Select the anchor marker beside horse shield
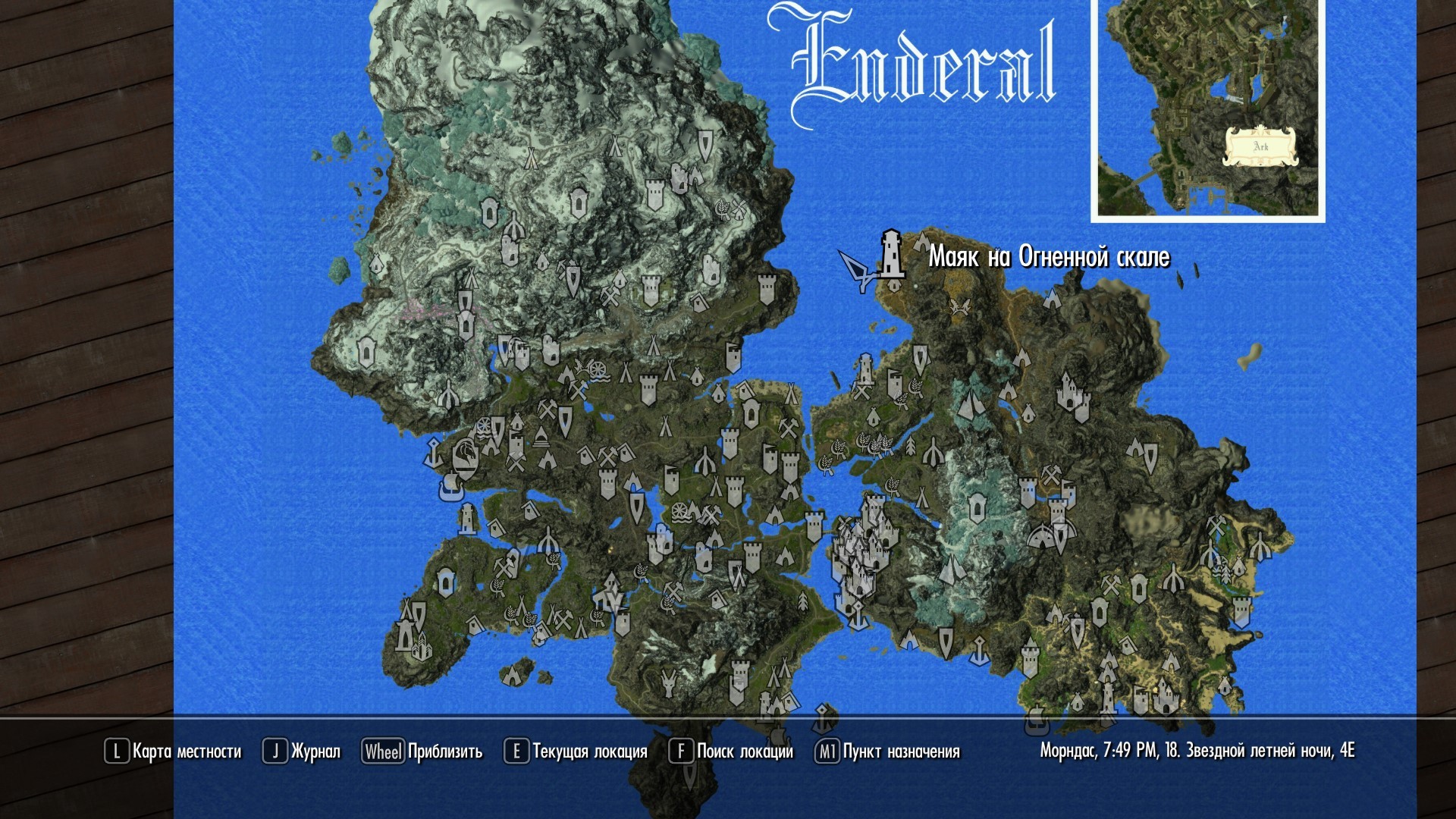The height and width of the screenshot is (819, 1456). [434, 453]
